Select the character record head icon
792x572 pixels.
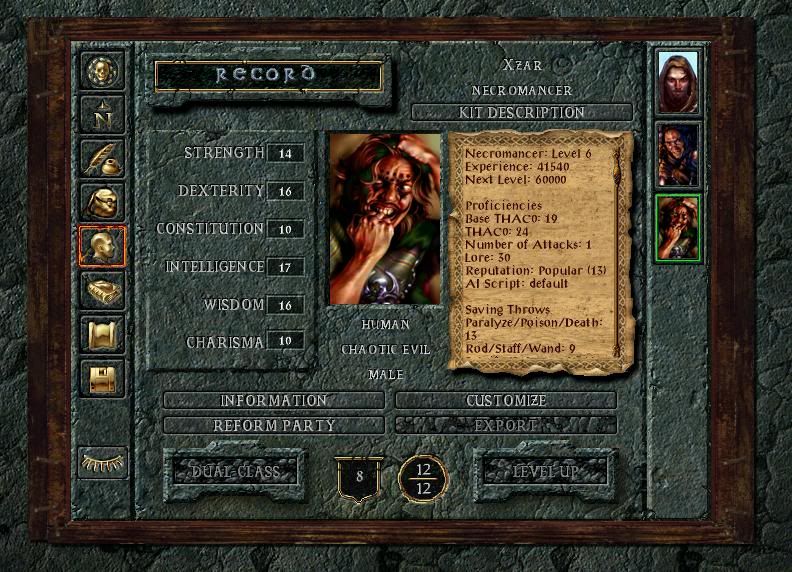coord(102,247)
